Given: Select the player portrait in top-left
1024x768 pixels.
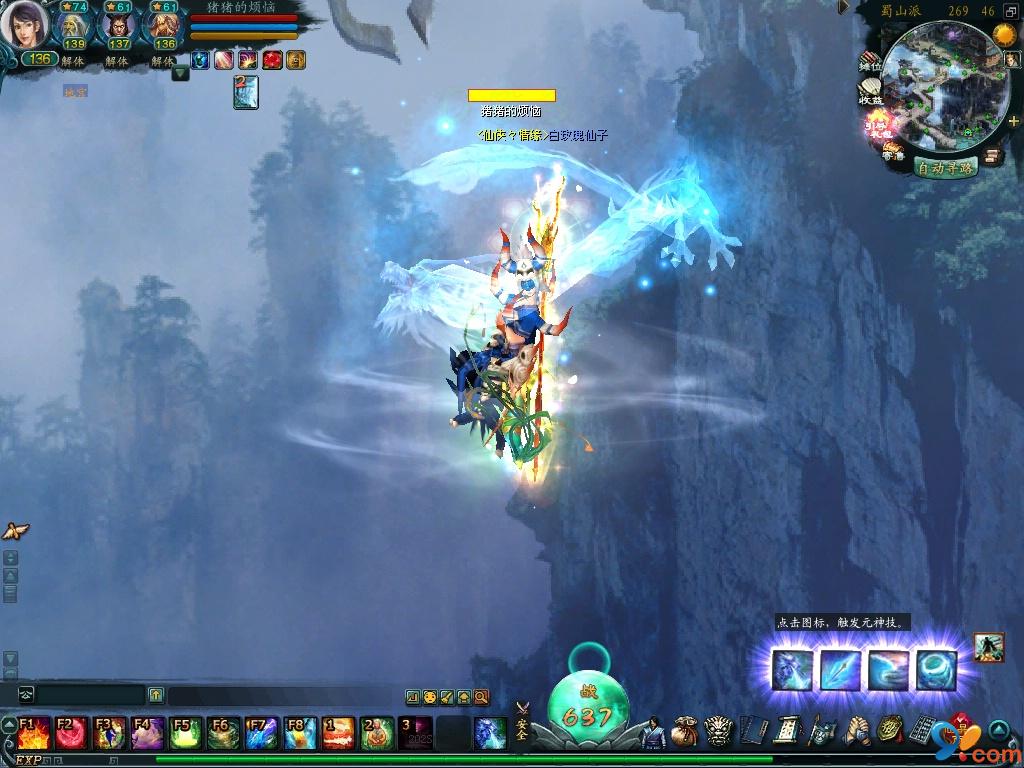Looking at the screenshot, I should pyautogui.click(x=24, y=25).
